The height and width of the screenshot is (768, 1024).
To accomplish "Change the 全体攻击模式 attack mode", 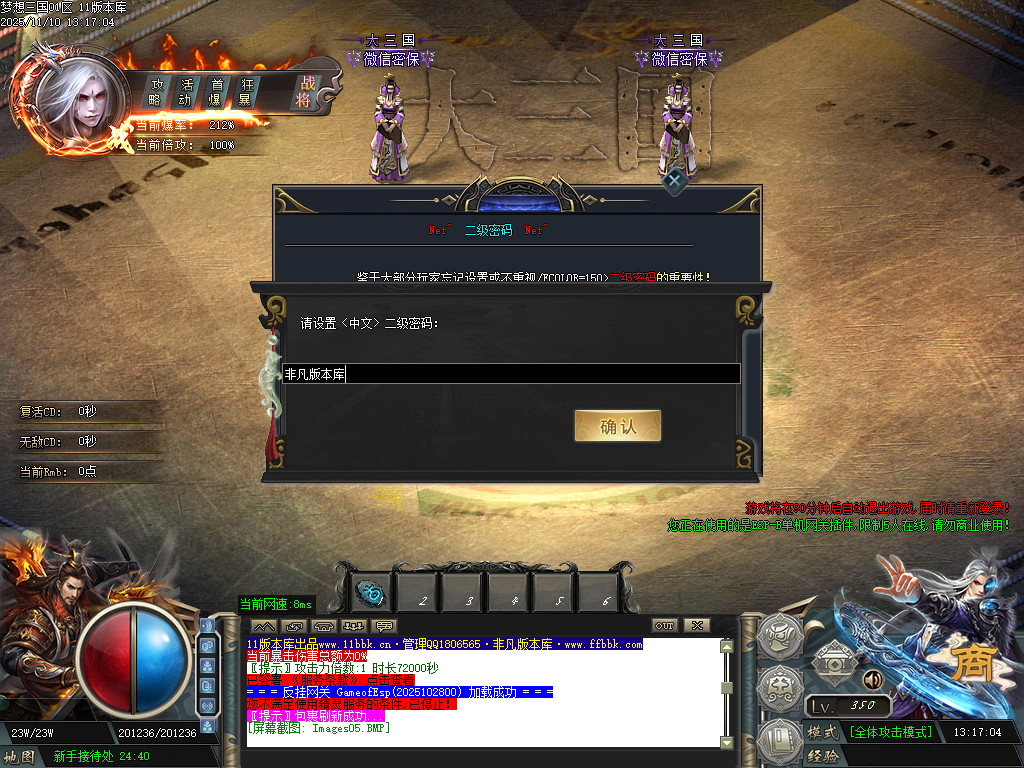I will [x=890, y=732].
